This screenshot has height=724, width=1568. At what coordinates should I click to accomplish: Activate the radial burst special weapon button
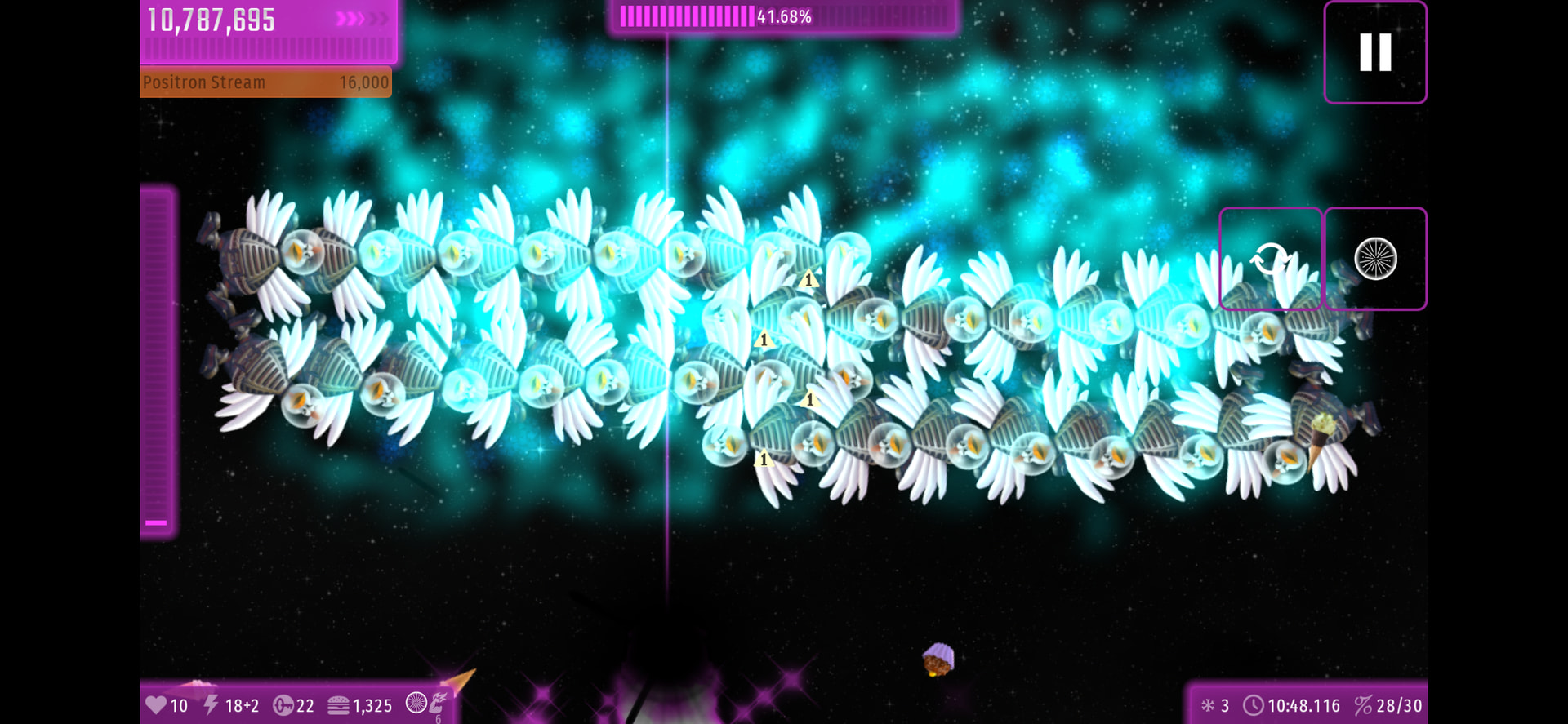coord(1375,259)
